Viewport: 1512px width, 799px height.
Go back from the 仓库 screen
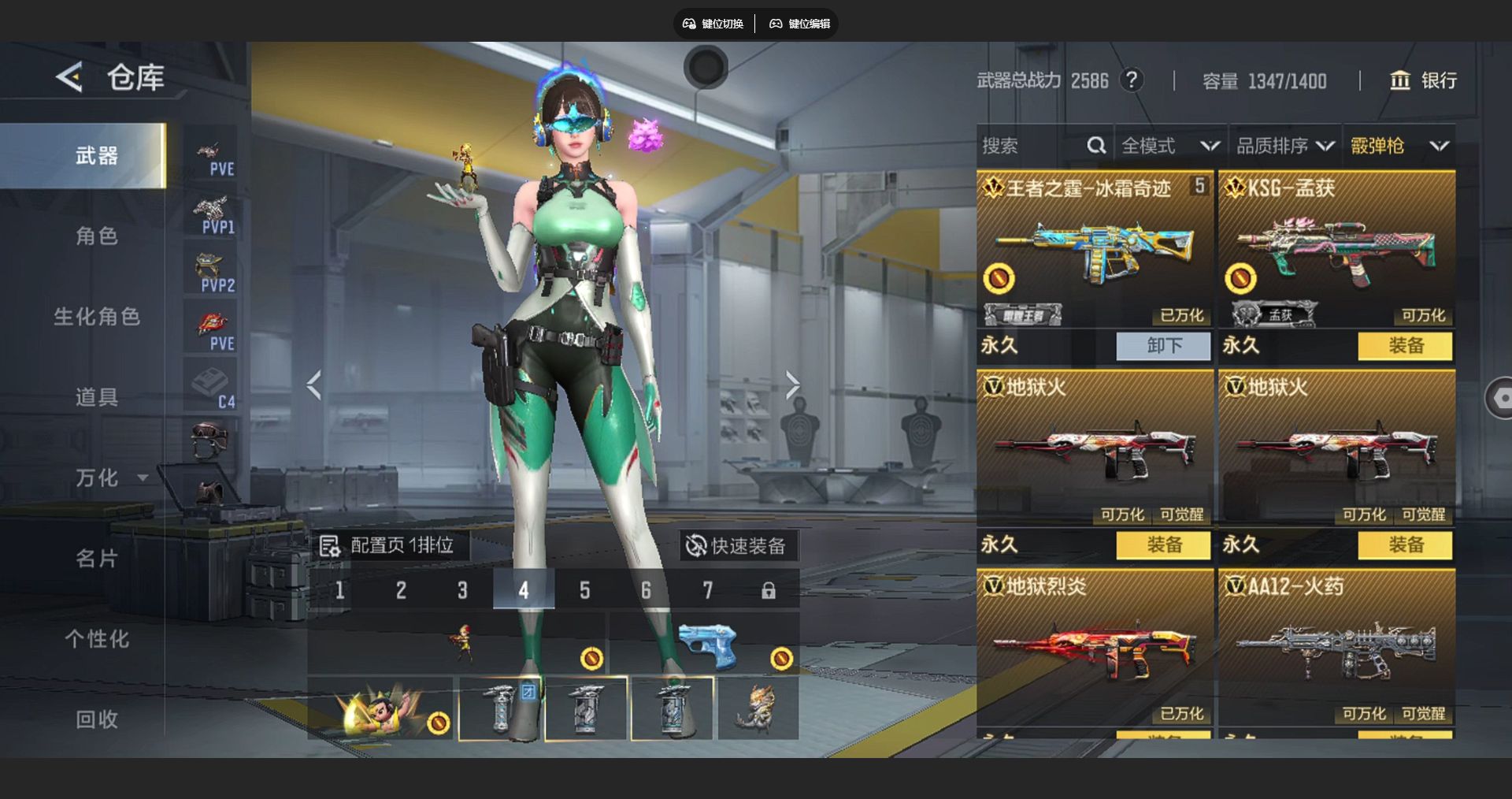[x=69, y=77]
